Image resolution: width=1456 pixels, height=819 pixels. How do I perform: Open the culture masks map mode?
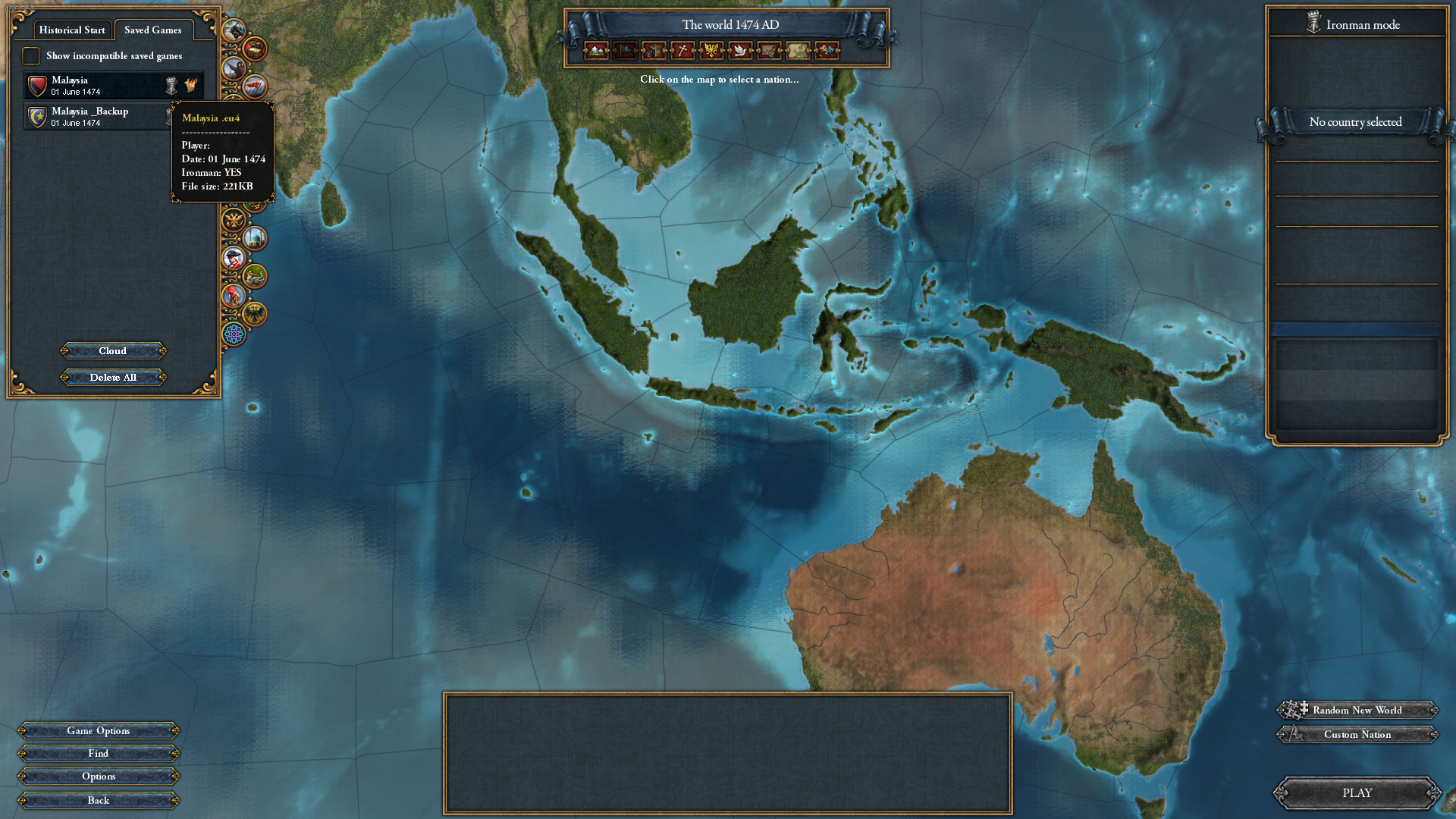click(x=826, y=51)
